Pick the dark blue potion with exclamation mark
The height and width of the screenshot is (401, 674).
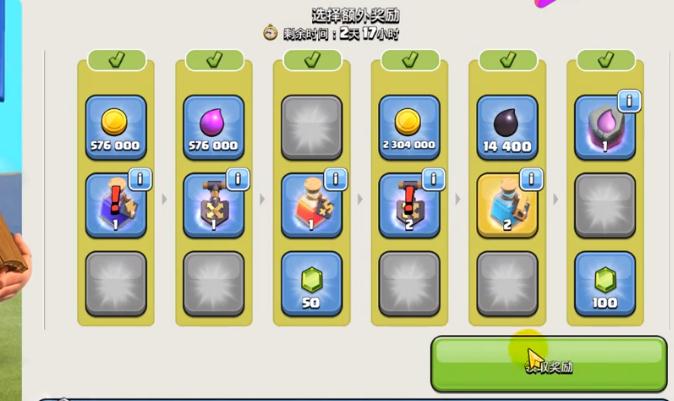[x=115, y=205]
